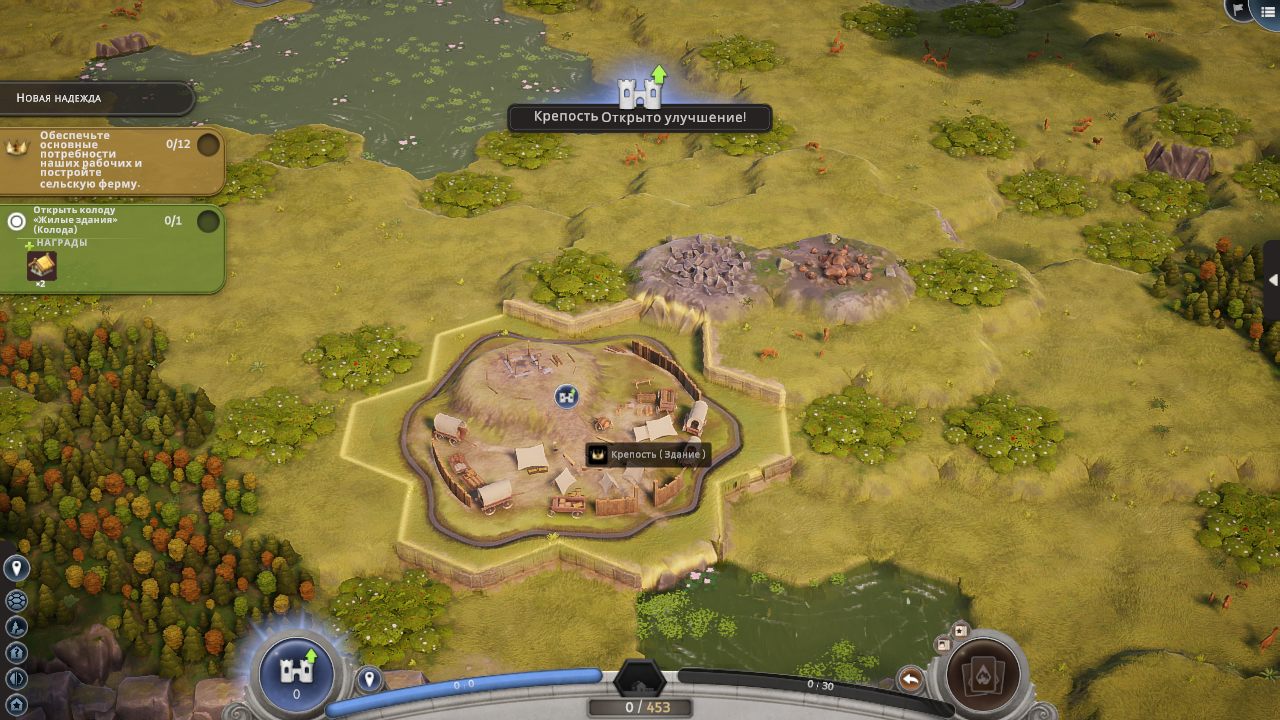Click the worker figure filter icon
Image resolution: width=1280 pixels, height=720 pixels.
coord(16,627)
